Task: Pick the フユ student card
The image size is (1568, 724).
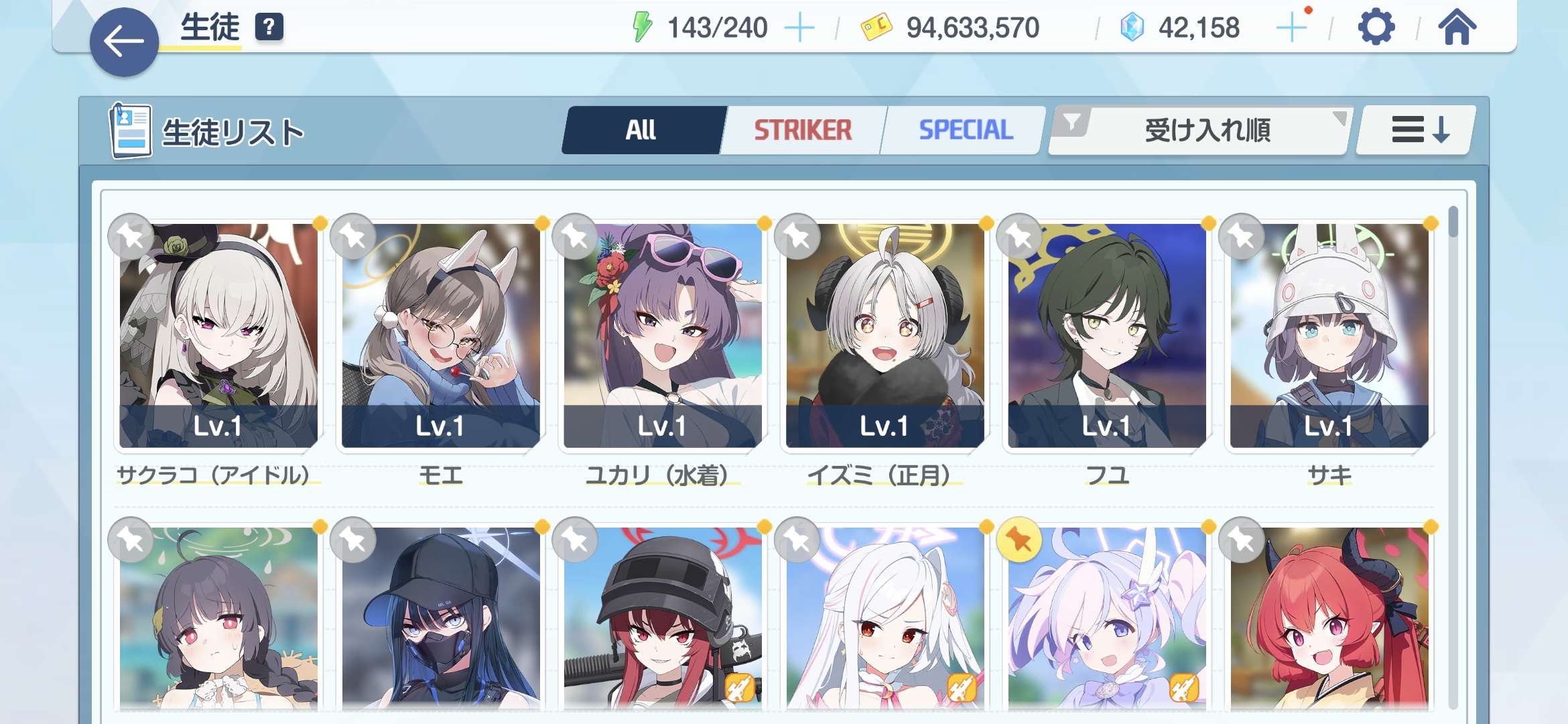Action: click(x=1107, y=335)
